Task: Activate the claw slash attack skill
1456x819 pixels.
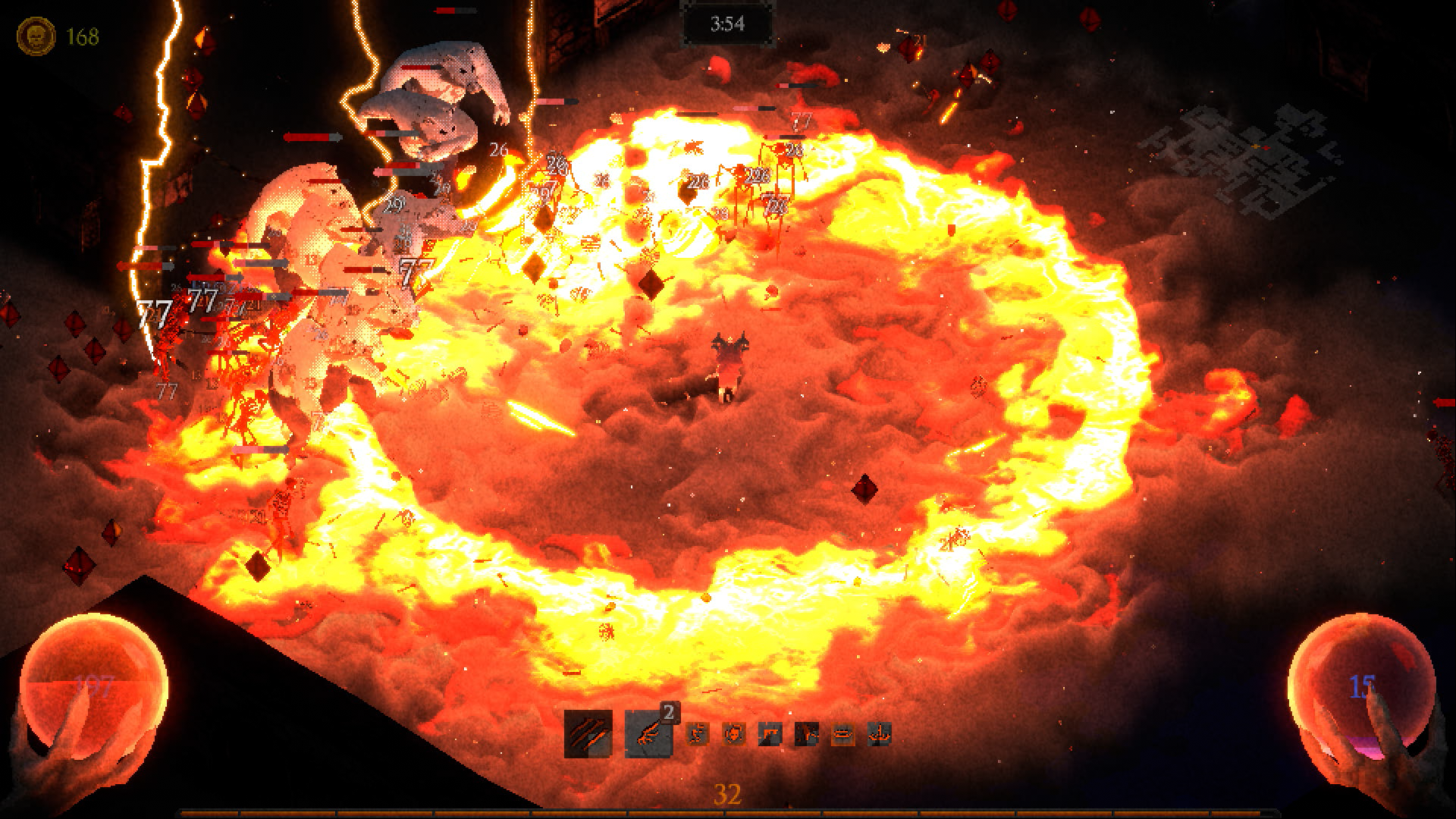Action: (x=588, y=733)
